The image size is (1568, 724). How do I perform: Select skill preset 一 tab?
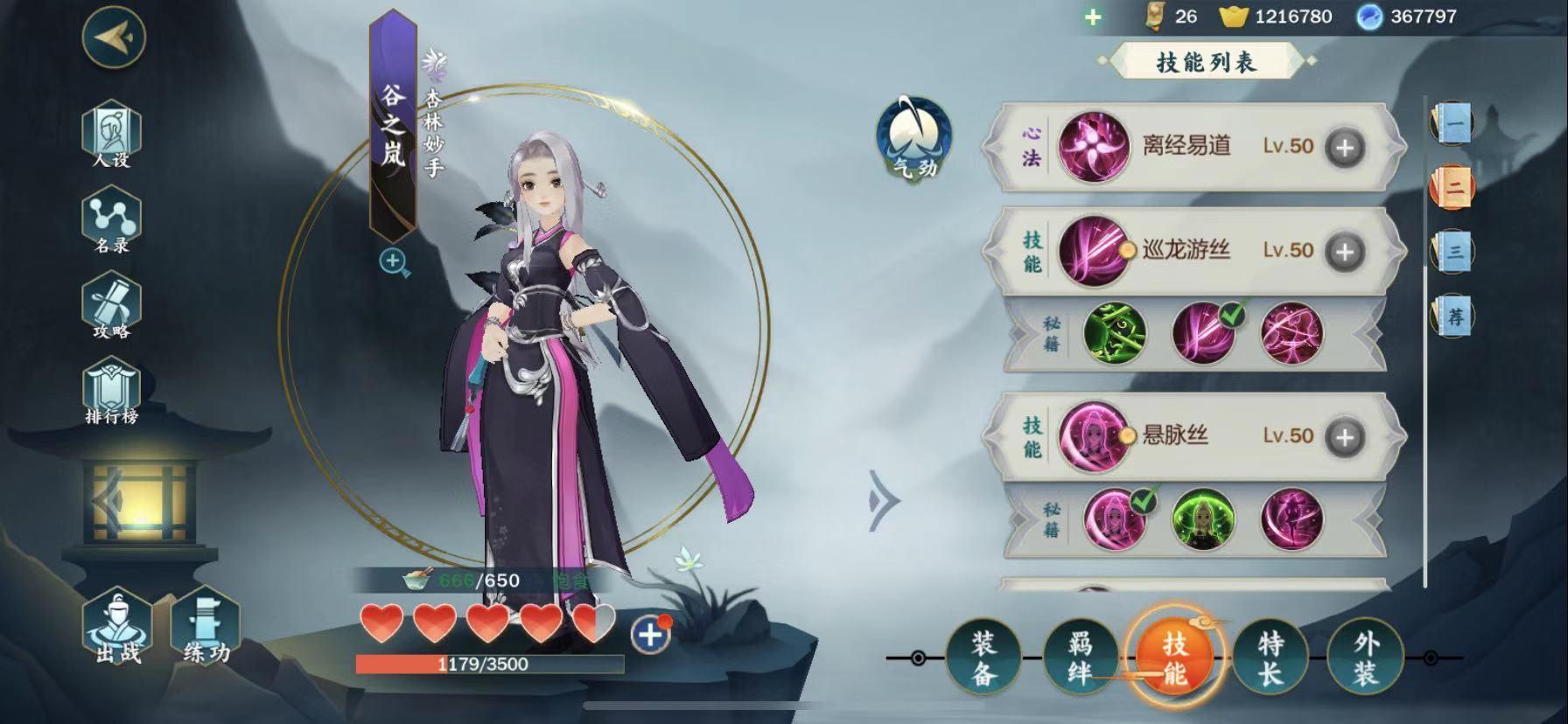click(1452, 123)
